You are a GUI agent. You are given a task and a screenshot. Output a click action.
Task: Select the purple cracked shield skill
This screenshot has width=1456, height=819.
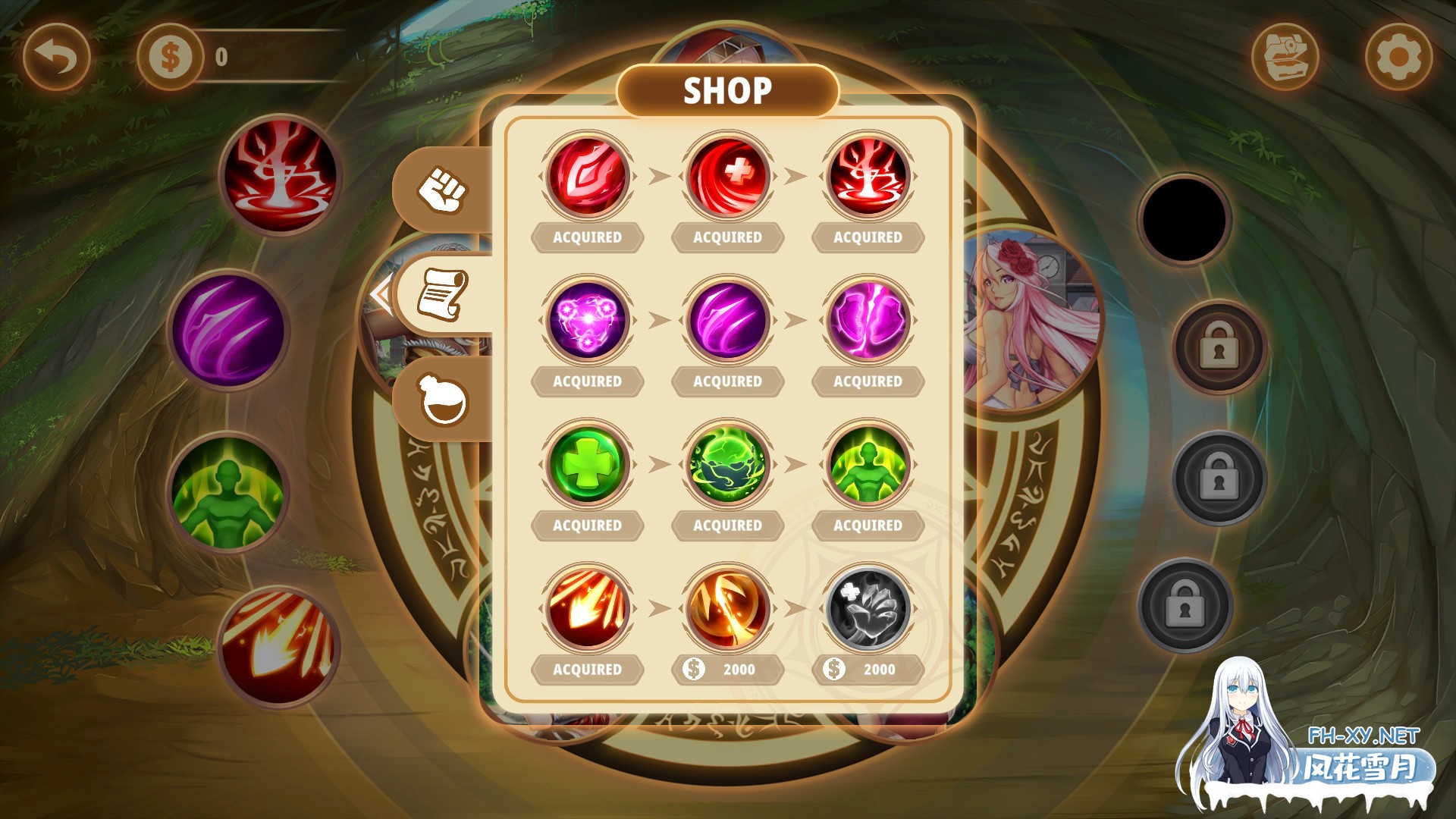point(868,320)
